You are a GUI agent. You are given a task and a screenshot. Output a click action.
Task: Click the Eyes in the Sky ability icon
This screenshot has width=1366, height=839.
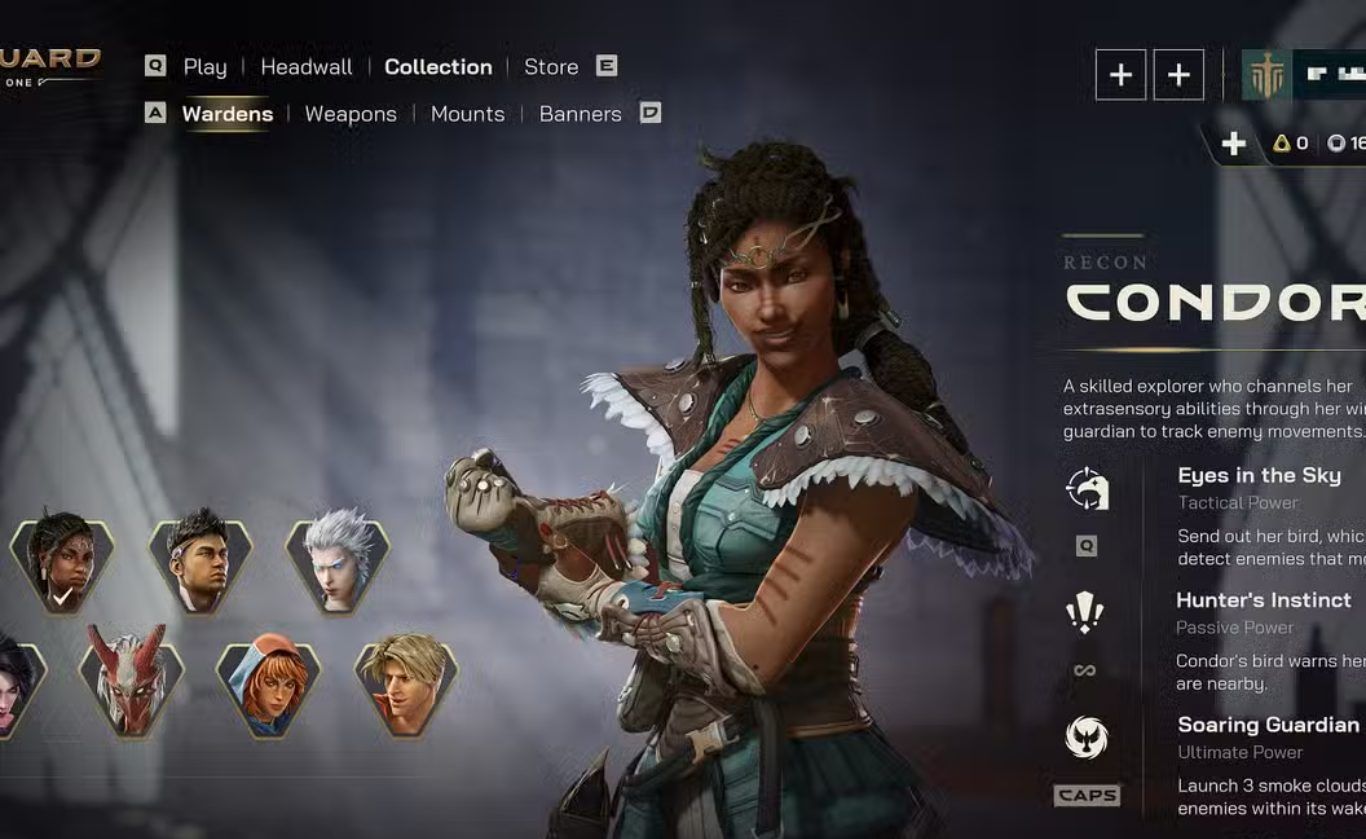(1087, 489)
